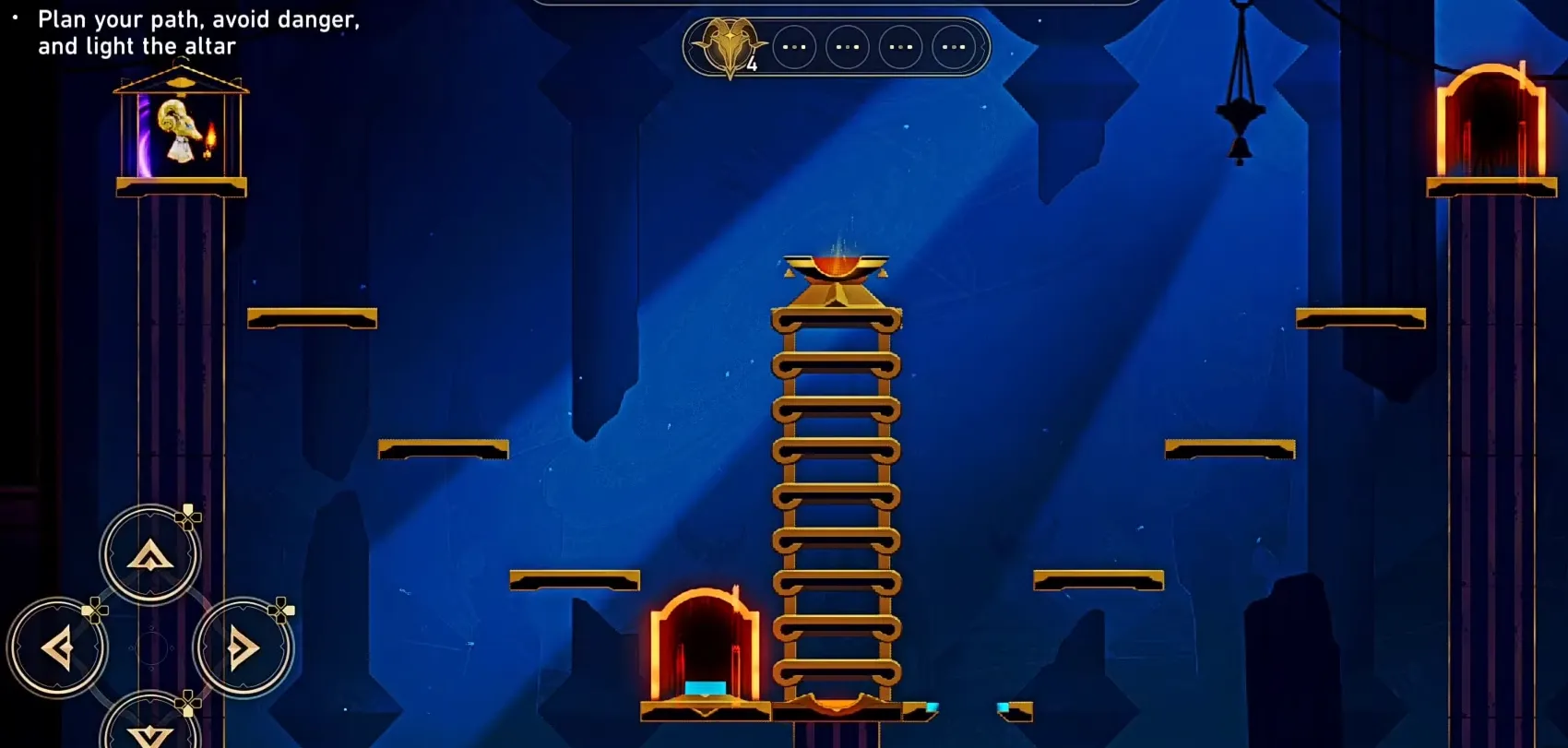Select the ram skull moves icon
The image size is (1568, 748).
click(x=731, y=46)
